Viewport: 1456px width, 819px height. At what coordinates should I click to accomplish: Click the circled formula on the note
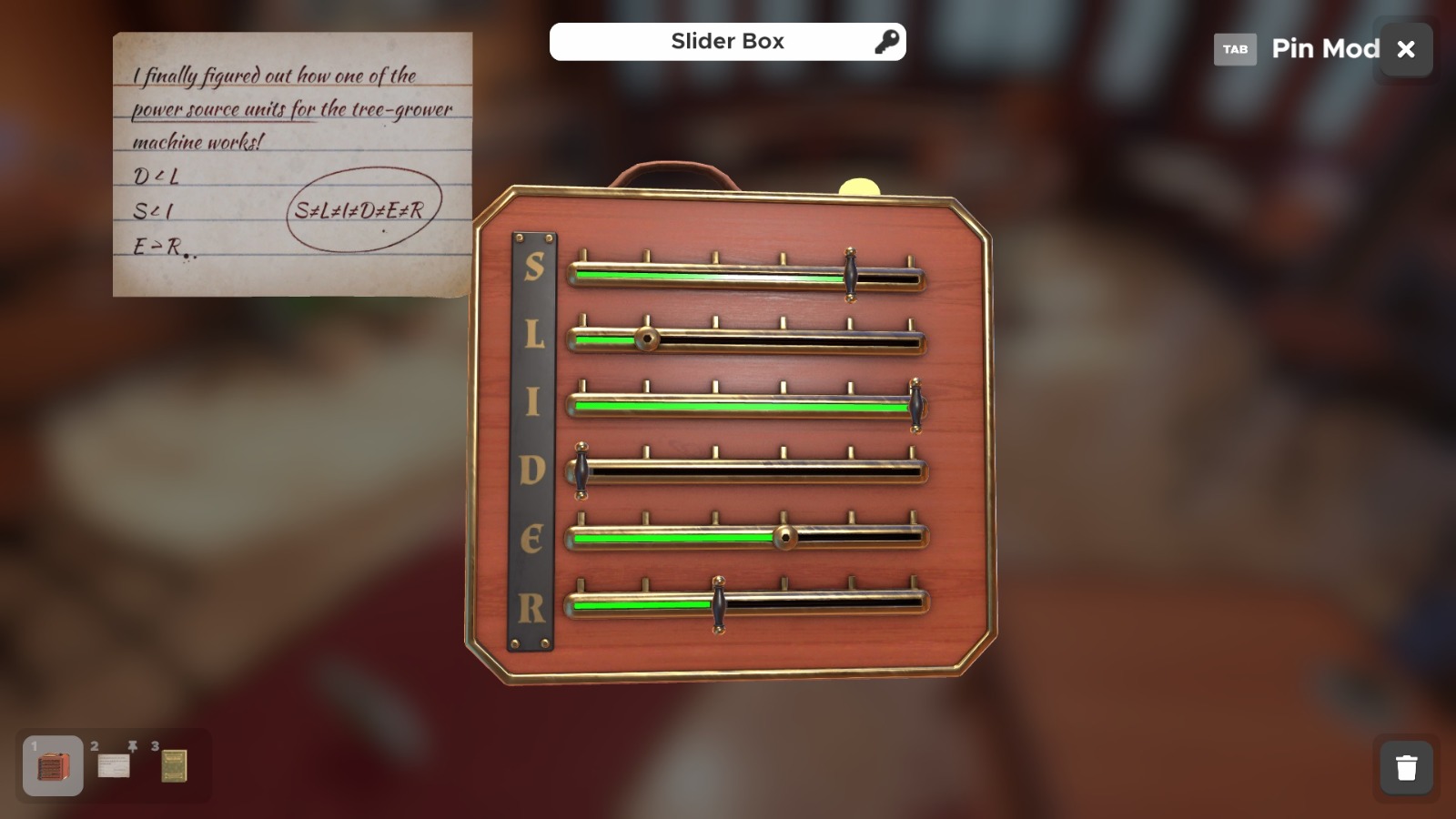coord(364,210)
